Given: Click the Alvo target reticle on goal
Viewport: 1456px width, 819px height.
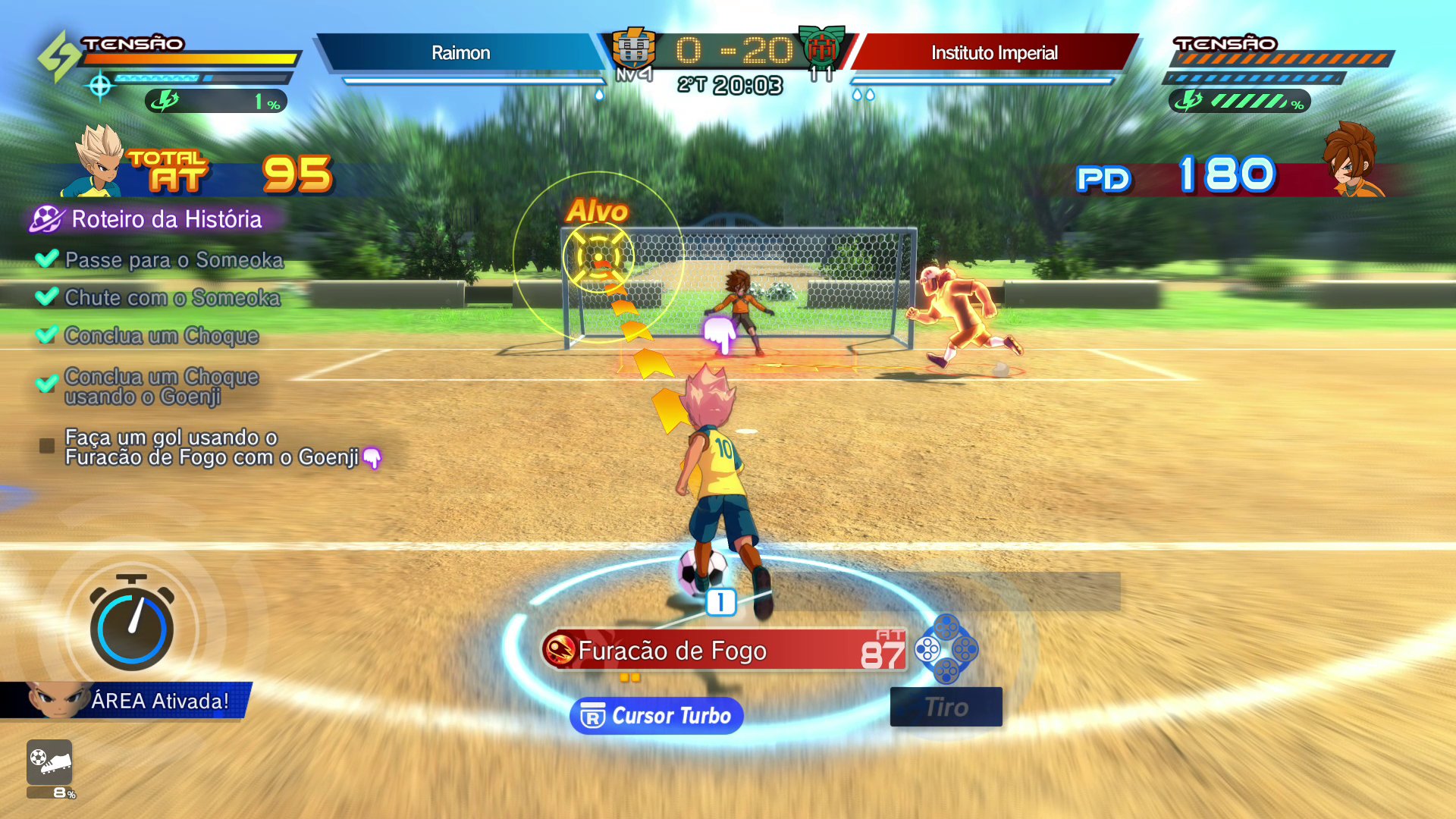Looking at the screenshot, I should [598, 257].
